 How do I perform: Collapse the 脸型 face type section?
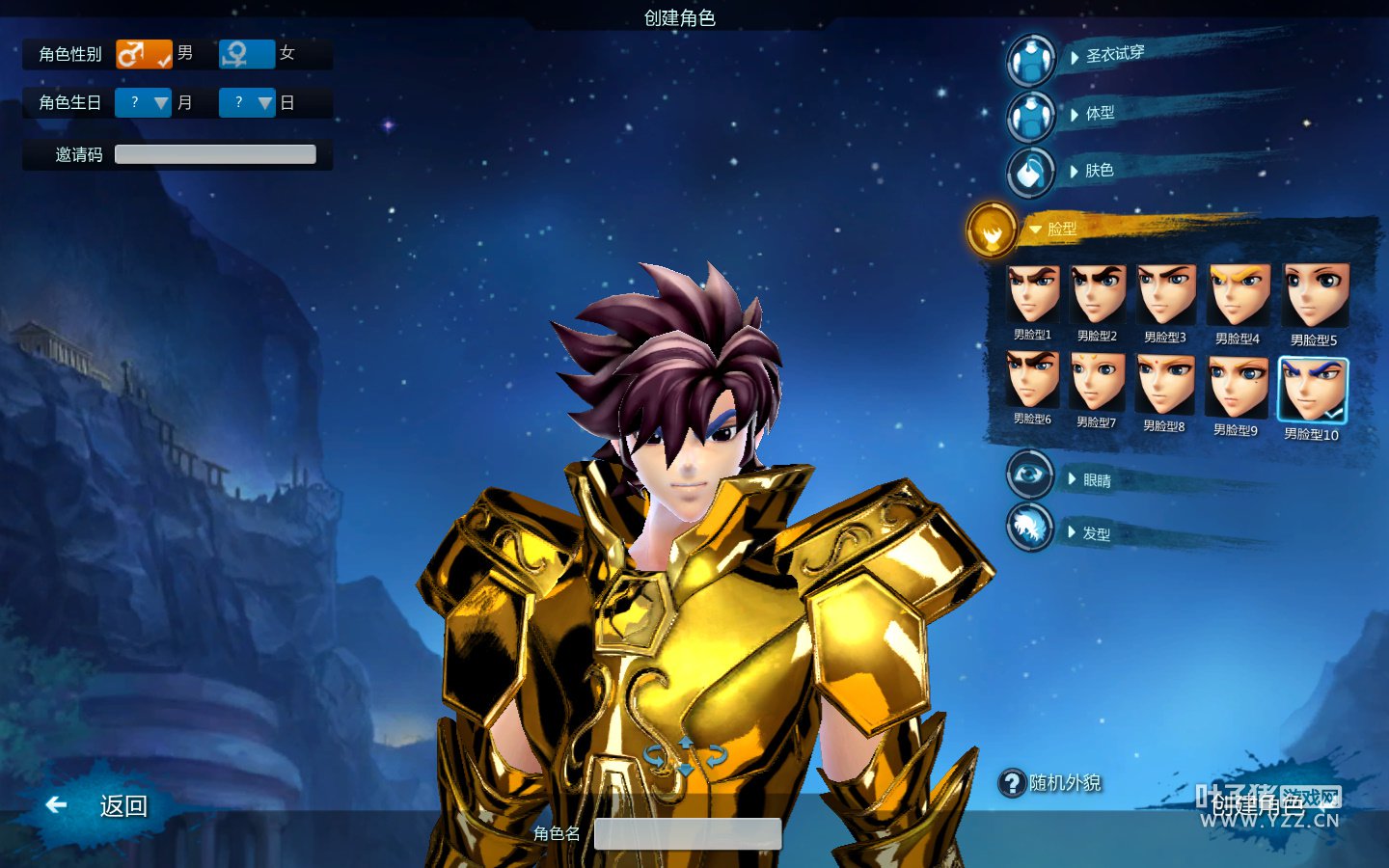(x=1060, y=229)
